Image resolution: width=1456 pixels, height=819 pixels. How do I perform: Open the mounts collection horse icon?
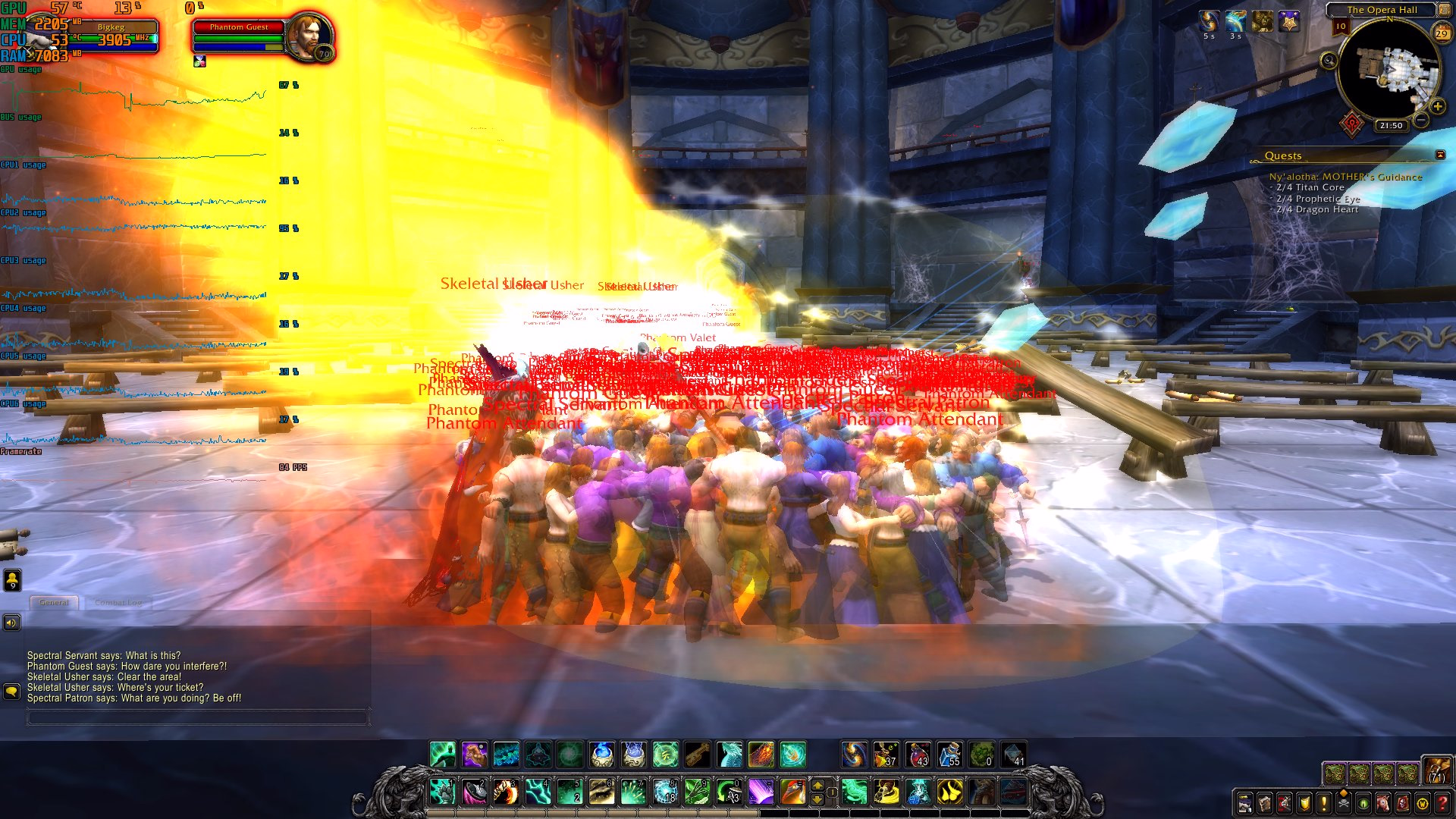pyautogui.click(x=1383, y=802)
